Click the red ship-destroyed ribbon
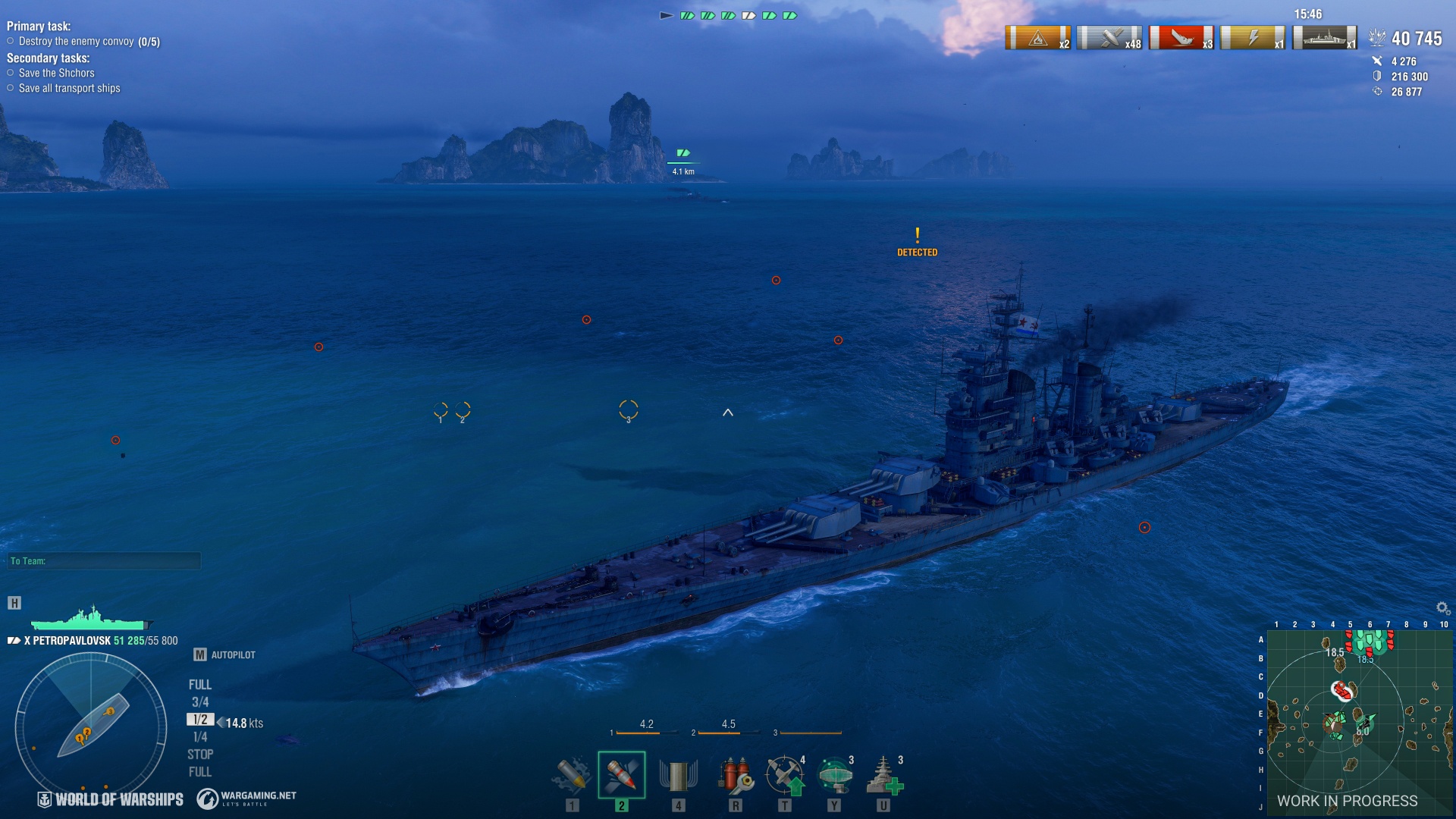Screen dimensions: 1456x819 click(x=1181, y=38)
